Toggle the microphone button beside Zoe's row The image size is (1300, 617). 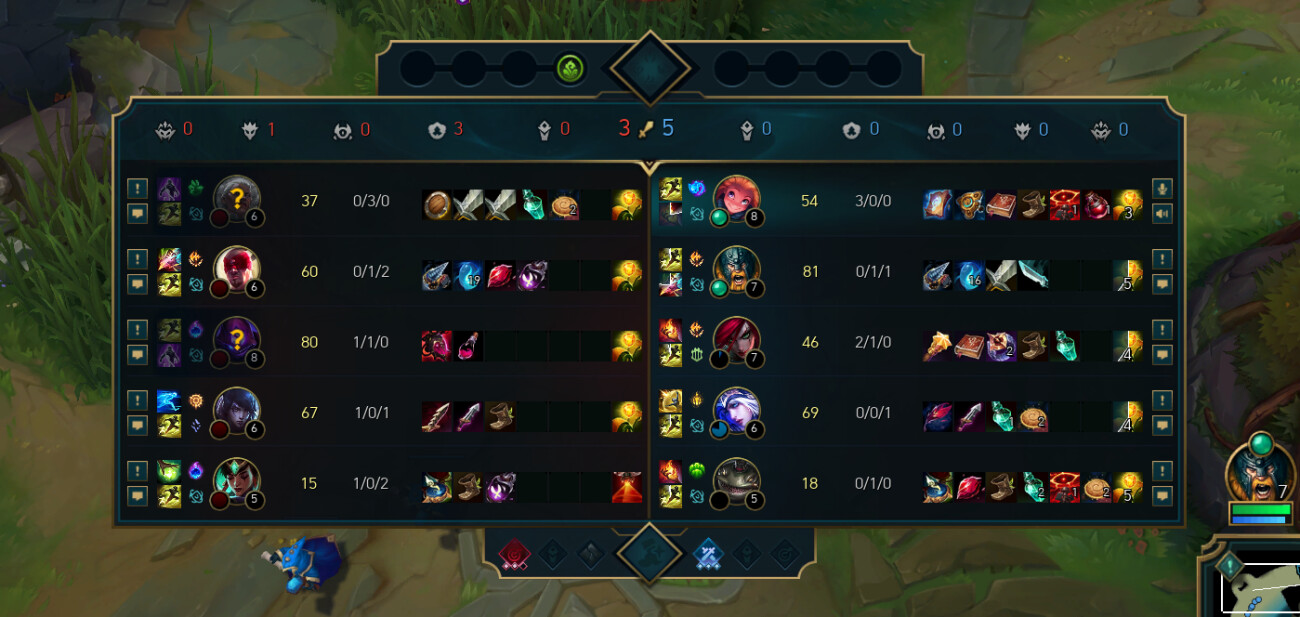[1162, 188]
